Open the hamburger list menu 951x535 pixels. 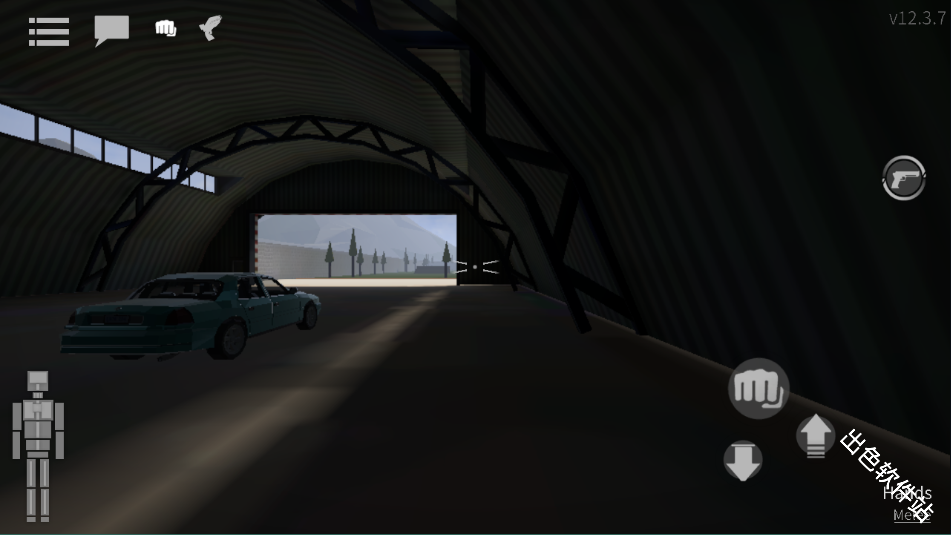click(49, 31)
